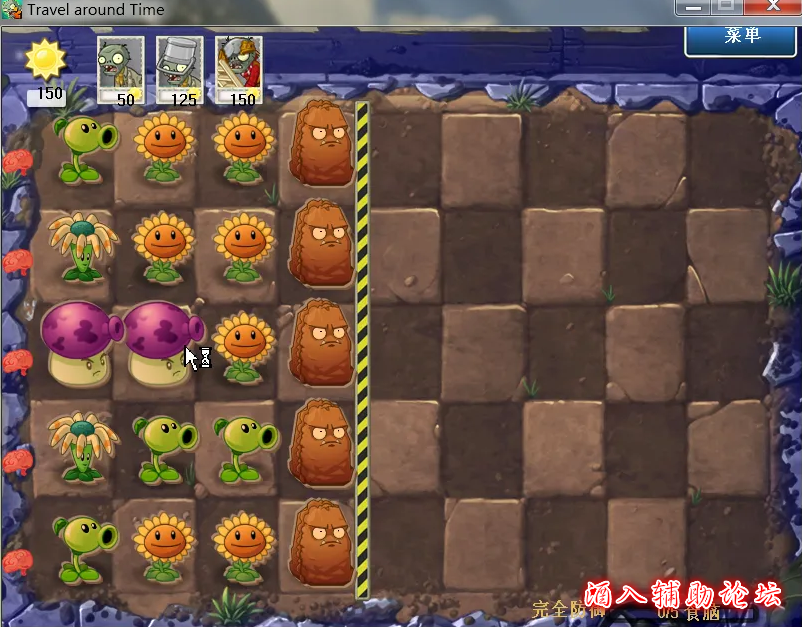Minimize the game window

tap(691, 8)
